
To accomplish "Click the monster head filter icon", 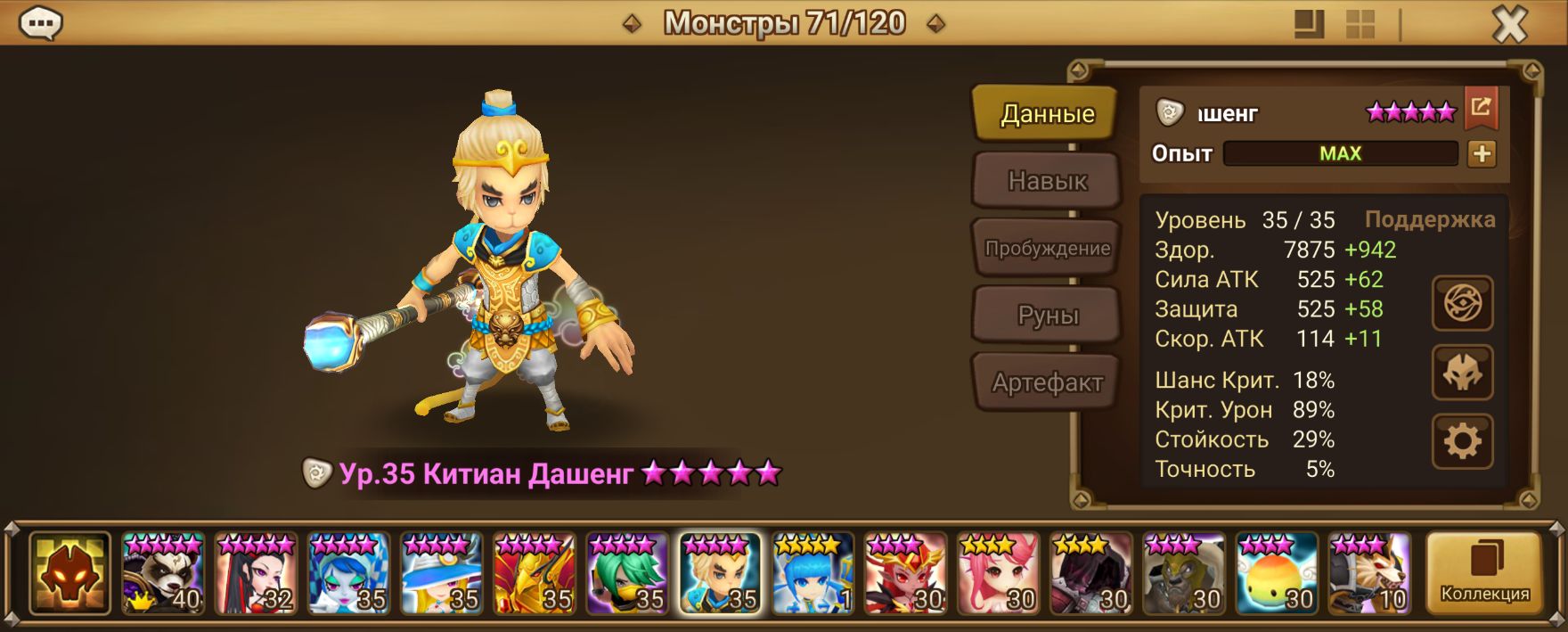I will pos(70,573).
